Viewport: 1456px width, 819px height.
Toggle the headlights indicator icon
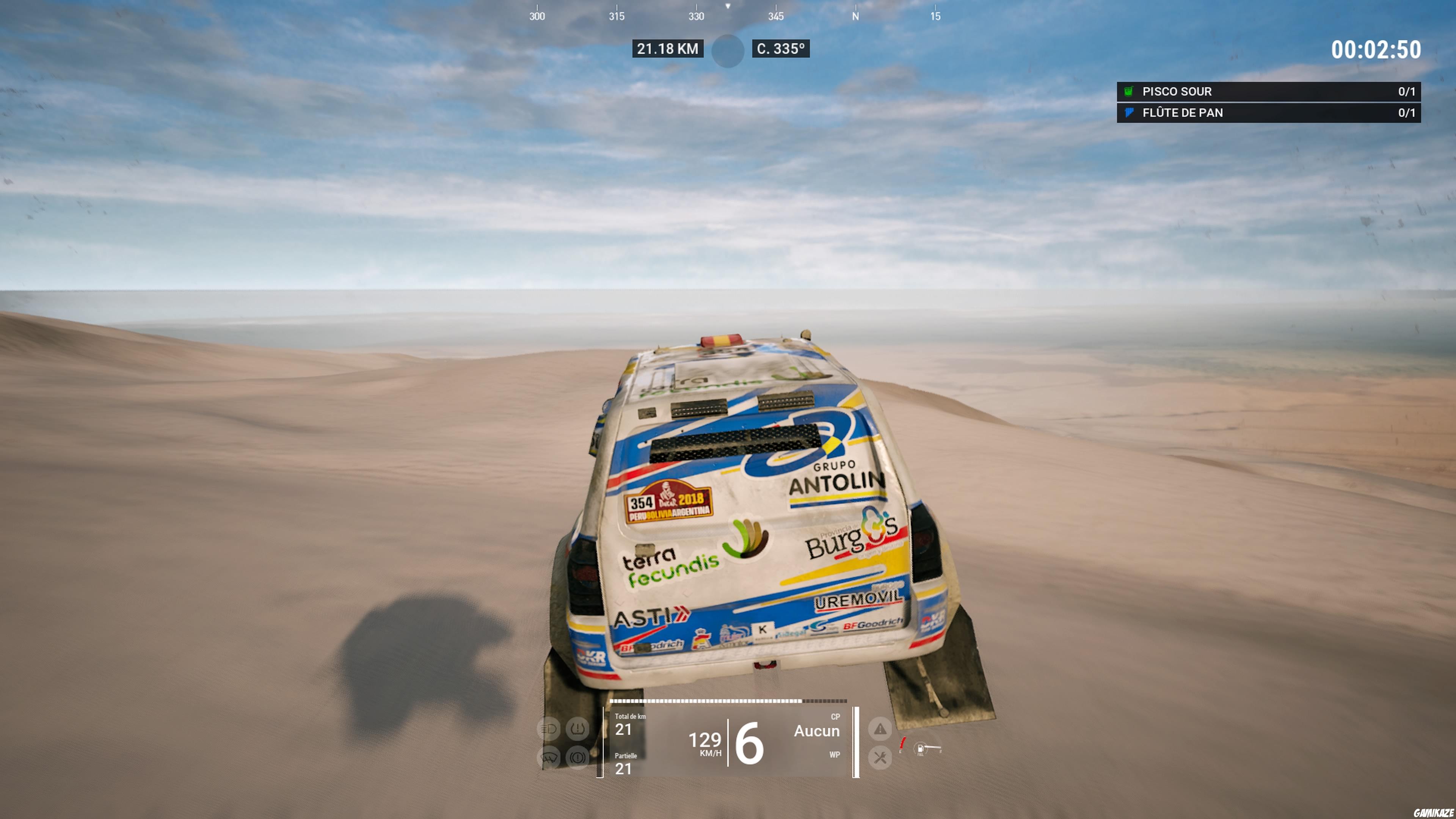pos(549,729)
